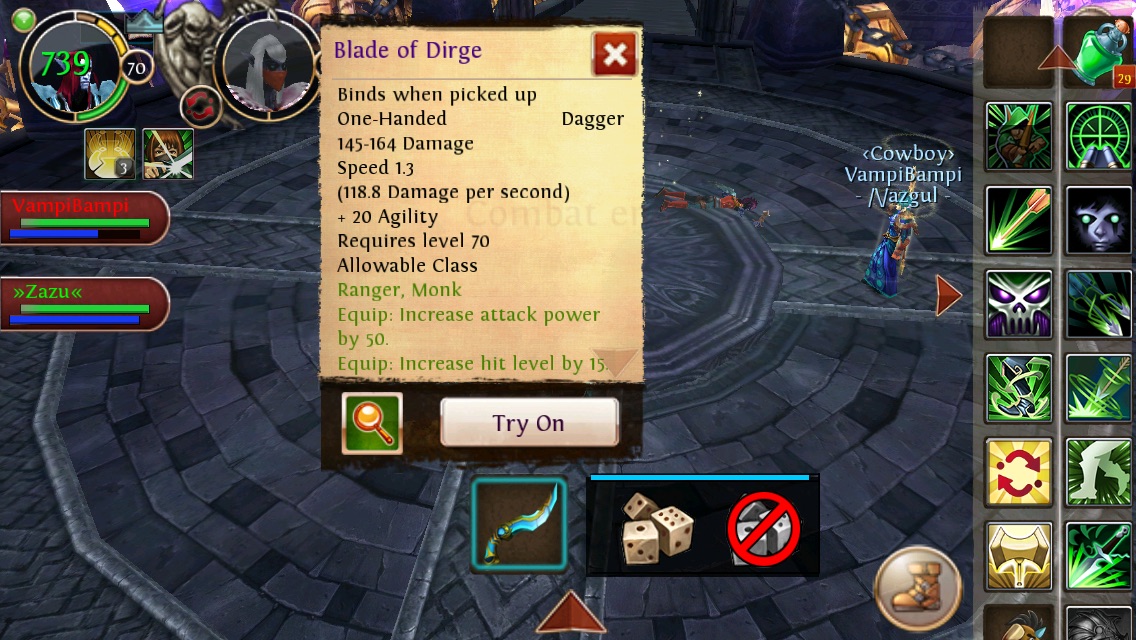
Task: Expand the bottom panel with red up arrow
Action: (571, 612)
